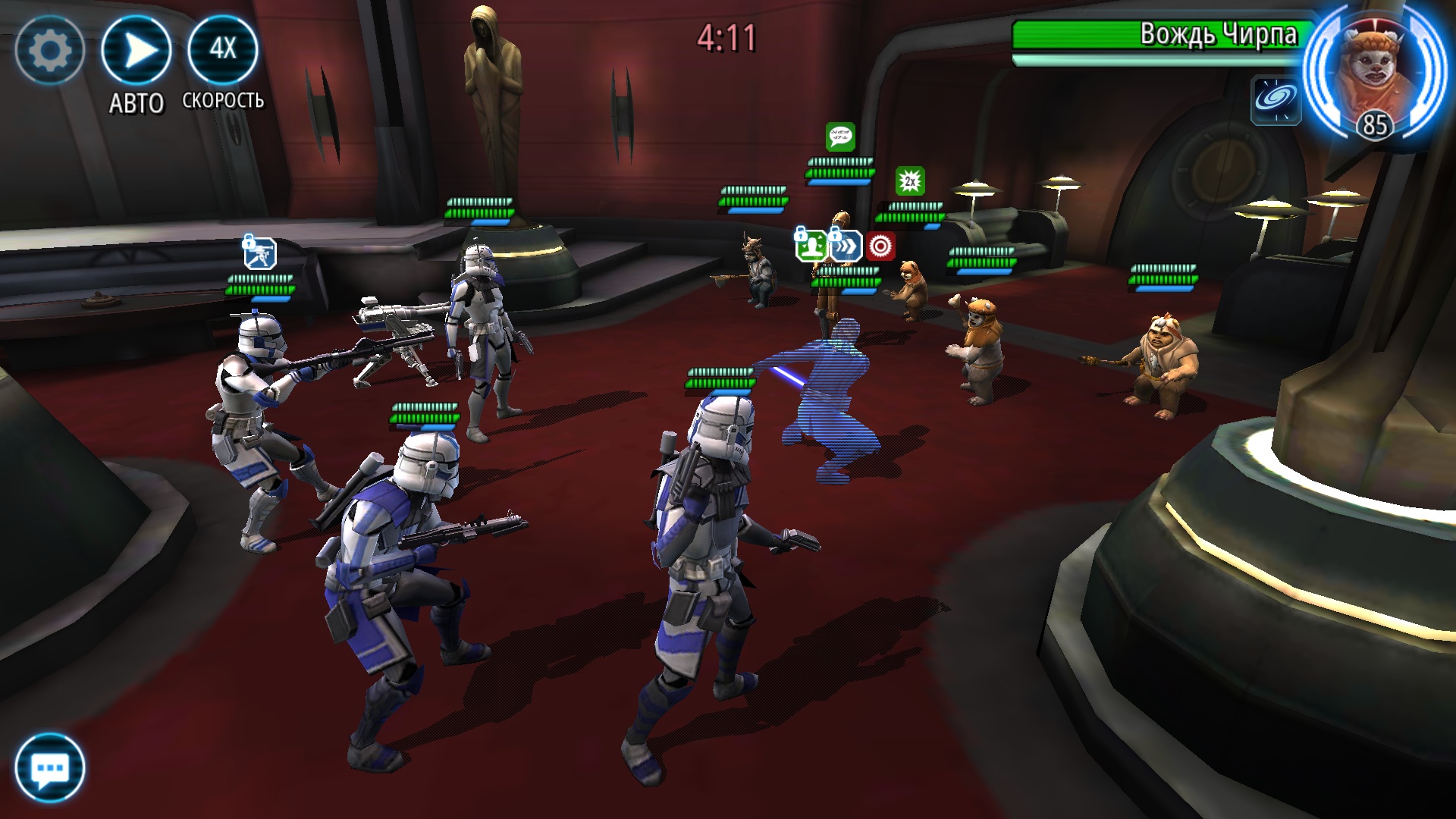This screenshot has width=1456, height=819.
Task: Inspect the green 2x buff icon
Action: tap(910, 181)
